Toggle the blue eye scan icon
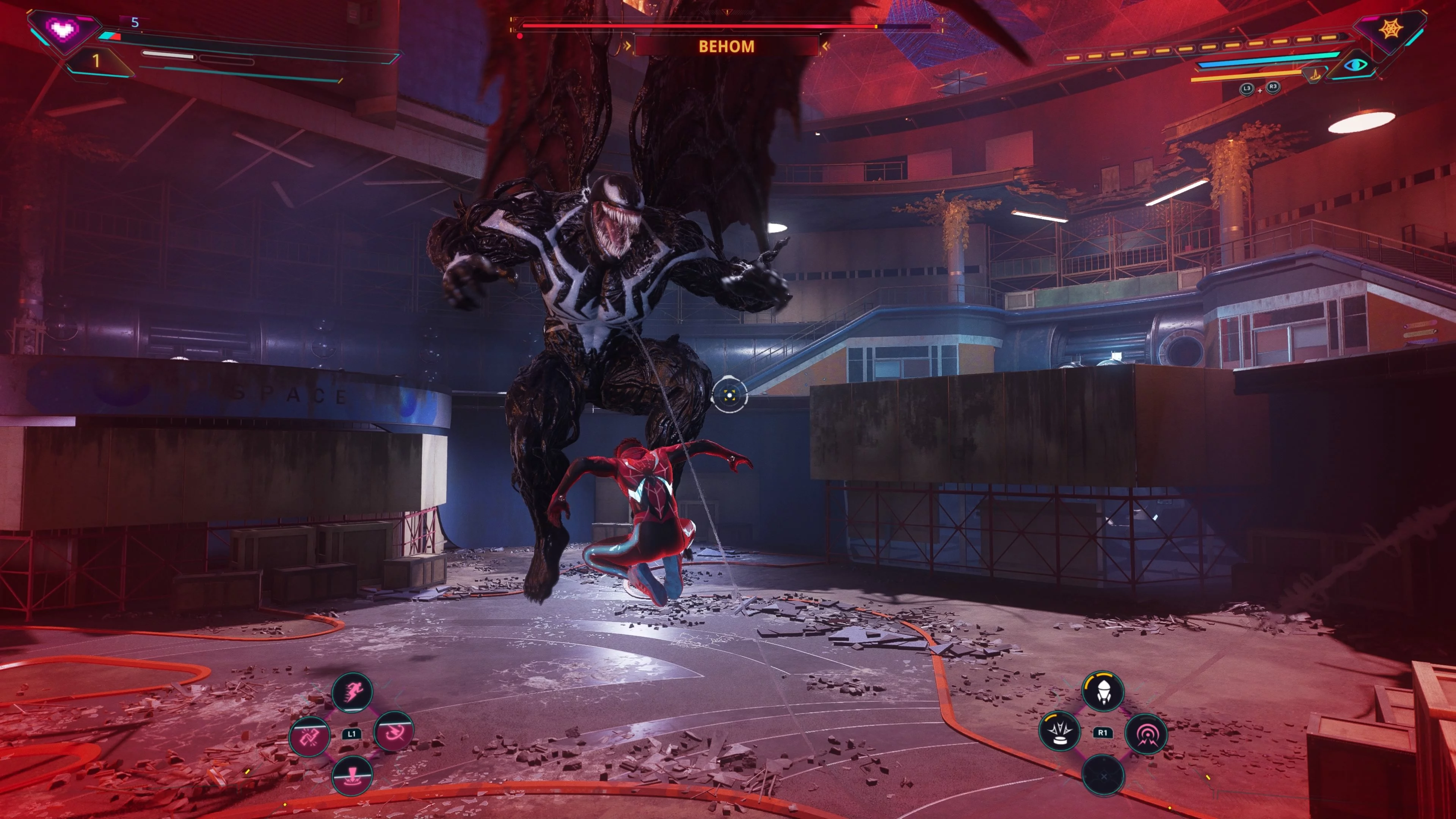The height and width of the screenshot is (819, 1456). pos(1356,66)
